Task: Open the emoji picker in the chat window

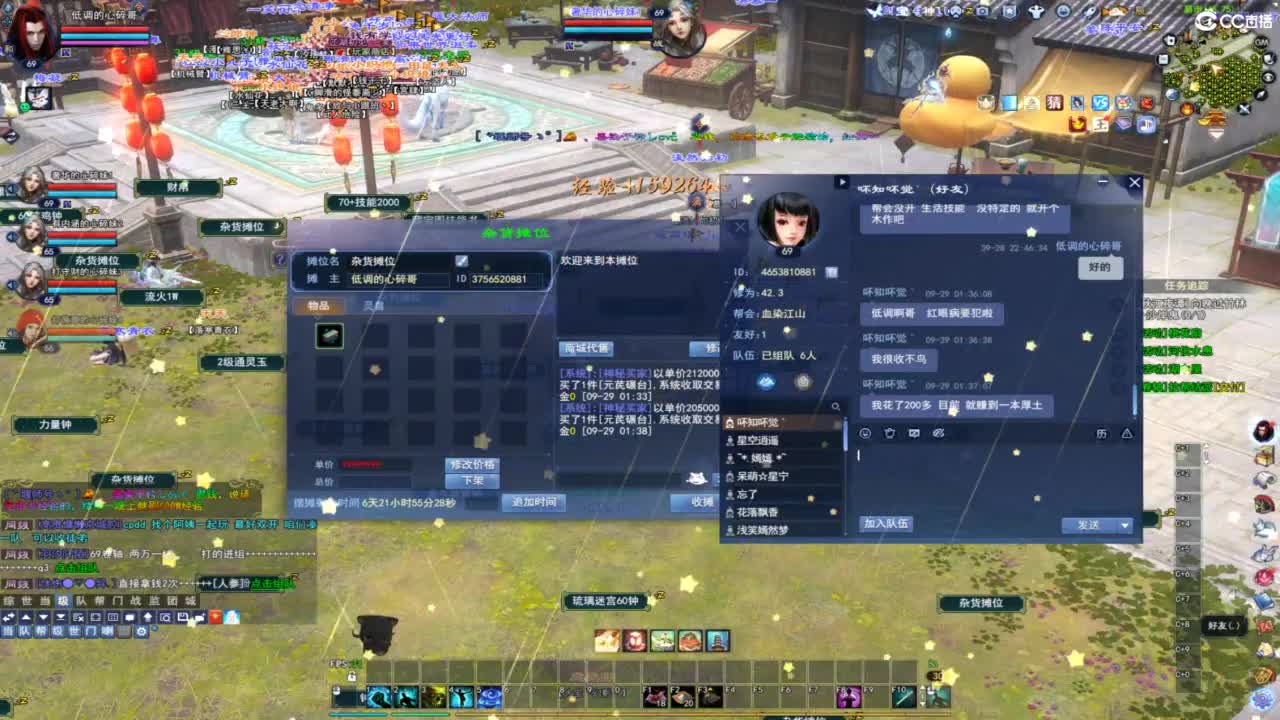Action: pos(865,433)
